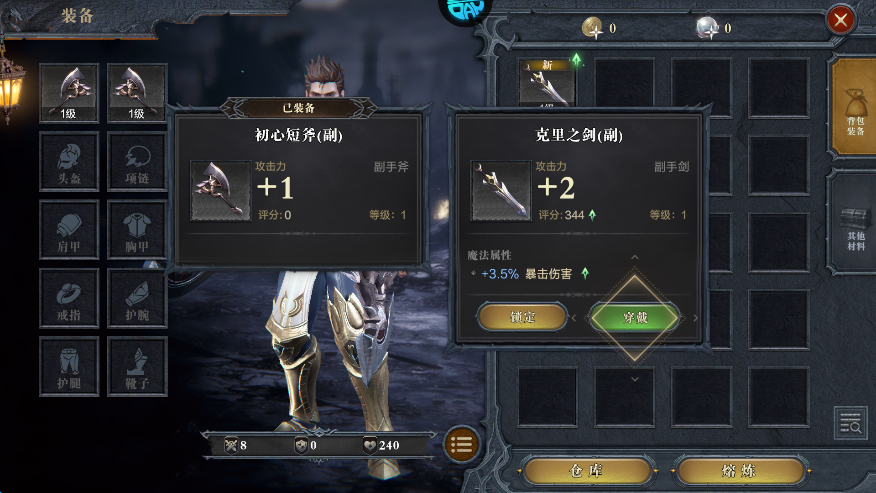Select the 肩甲 shoulder armor slot
Screen dimensions: 876x493
(x=69, y=230)
